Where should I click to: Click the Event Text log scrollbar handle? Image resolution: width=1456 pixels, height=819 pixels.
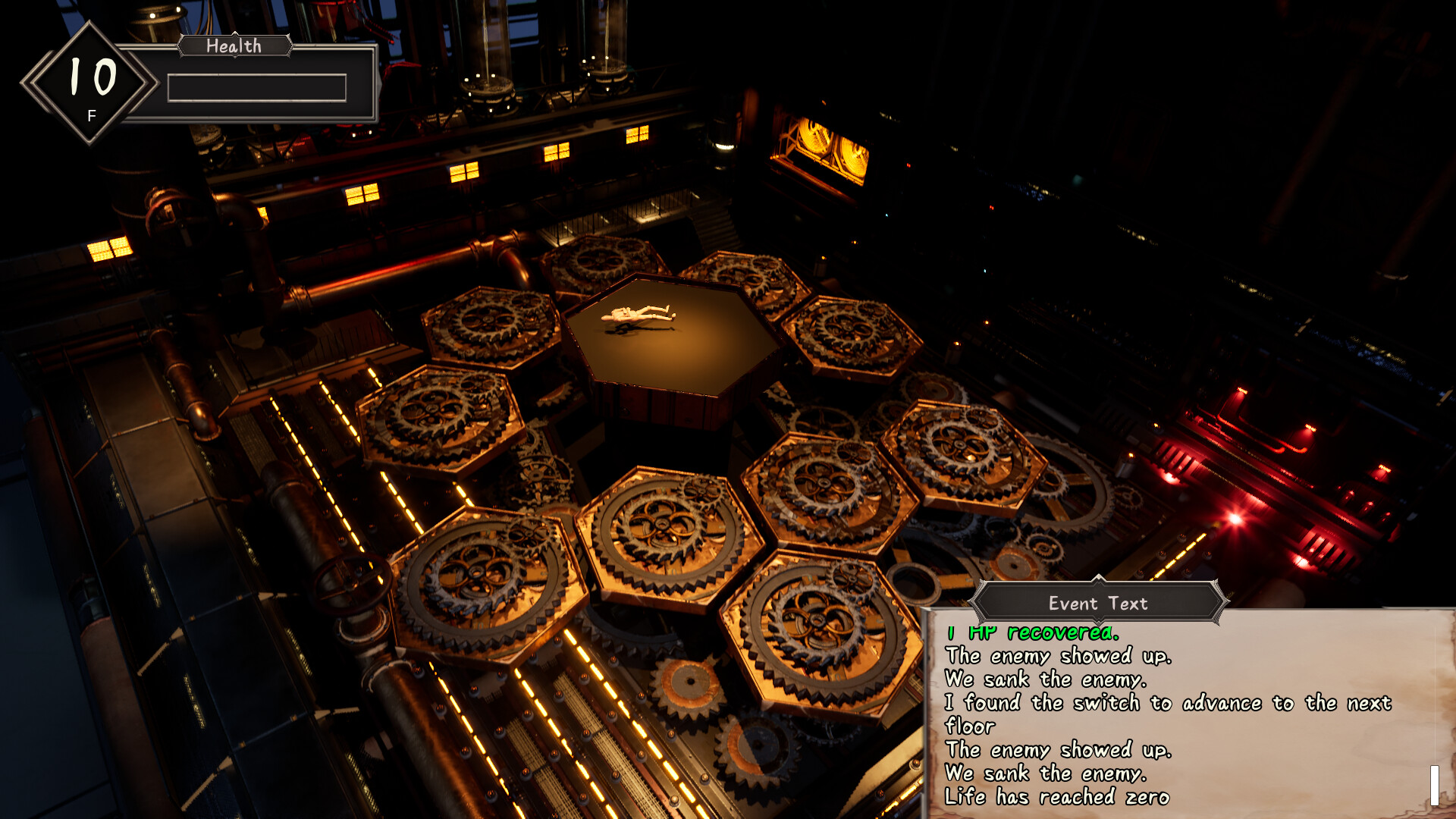click(1434, 785)
